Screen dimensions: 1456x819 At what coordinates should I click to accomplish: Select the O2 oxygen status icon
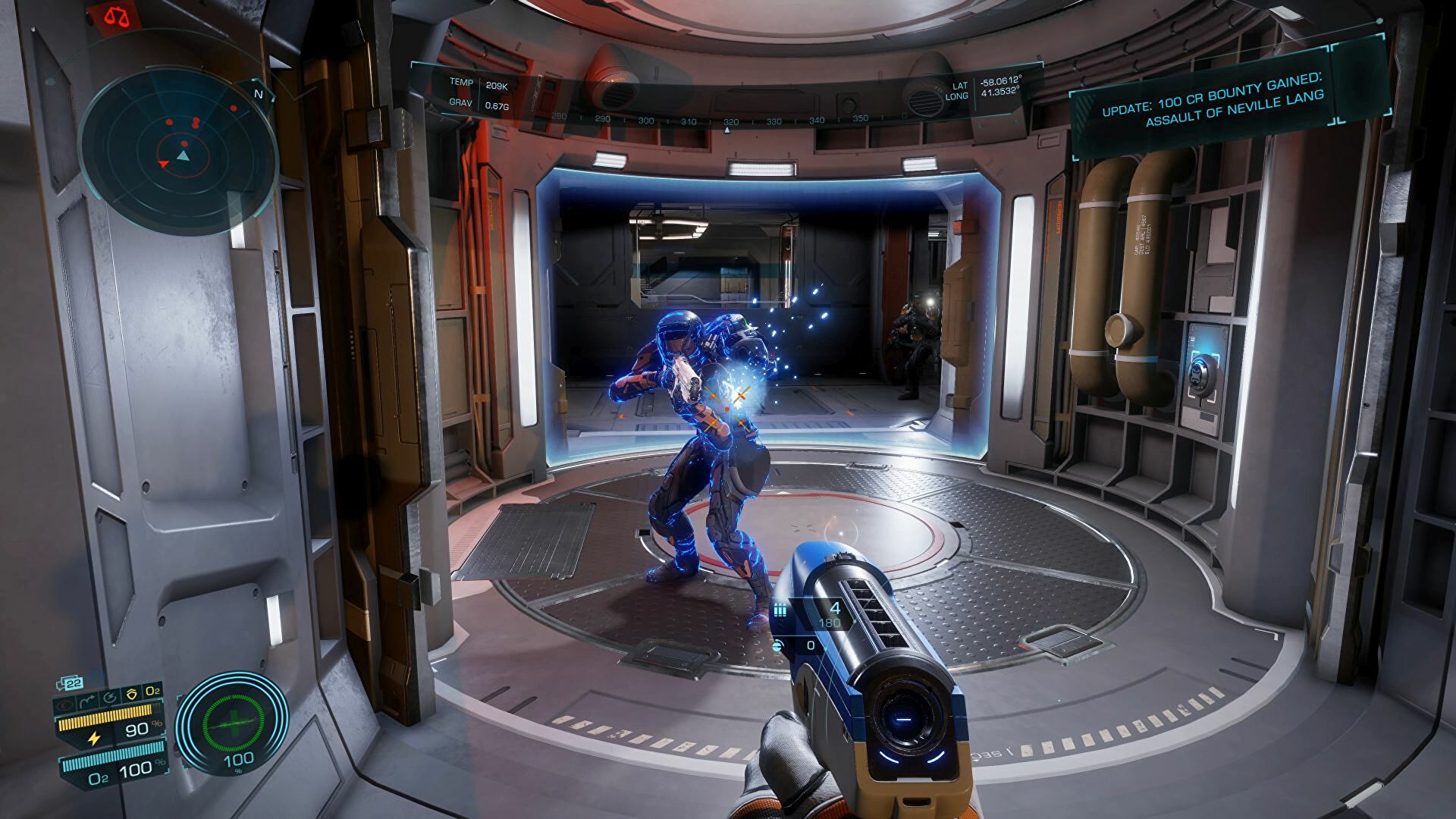(x=152, y=692)
